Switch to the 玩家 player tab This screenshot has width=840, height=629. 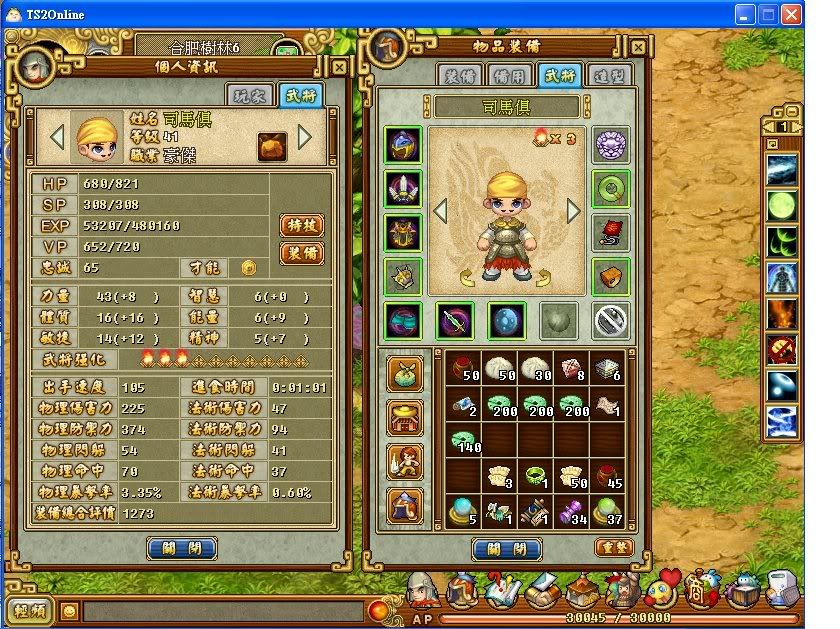point(253,96)
